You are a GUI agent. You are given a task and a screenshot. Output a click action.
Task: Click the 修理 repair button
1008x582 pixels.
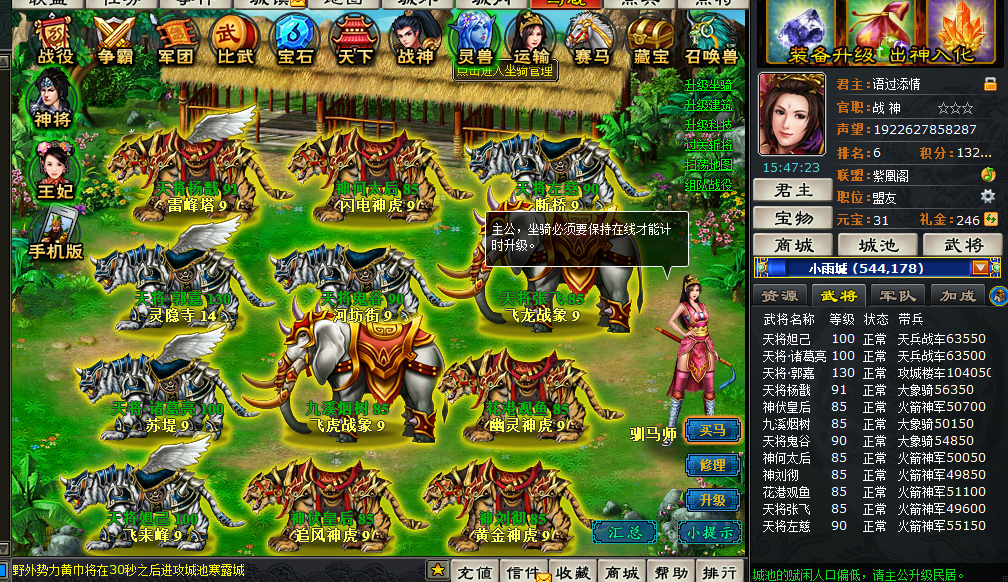point(712,465)
